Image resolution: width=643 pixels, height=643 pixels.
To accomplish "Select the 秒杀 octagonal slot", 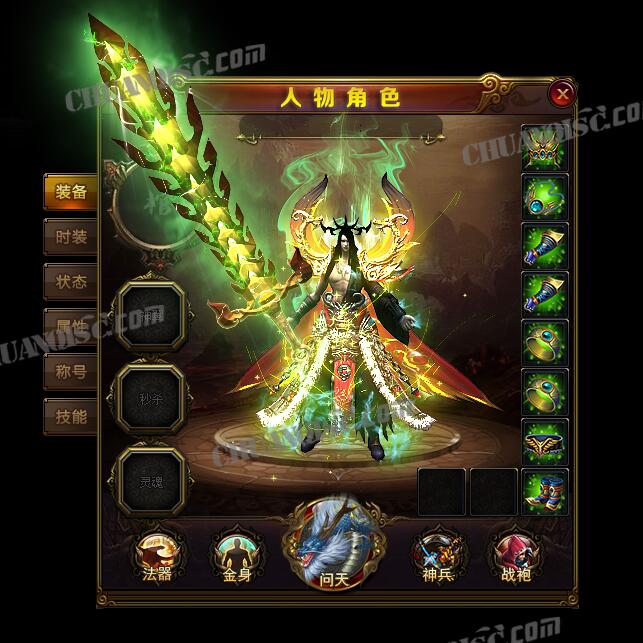I will click(151, 393).
